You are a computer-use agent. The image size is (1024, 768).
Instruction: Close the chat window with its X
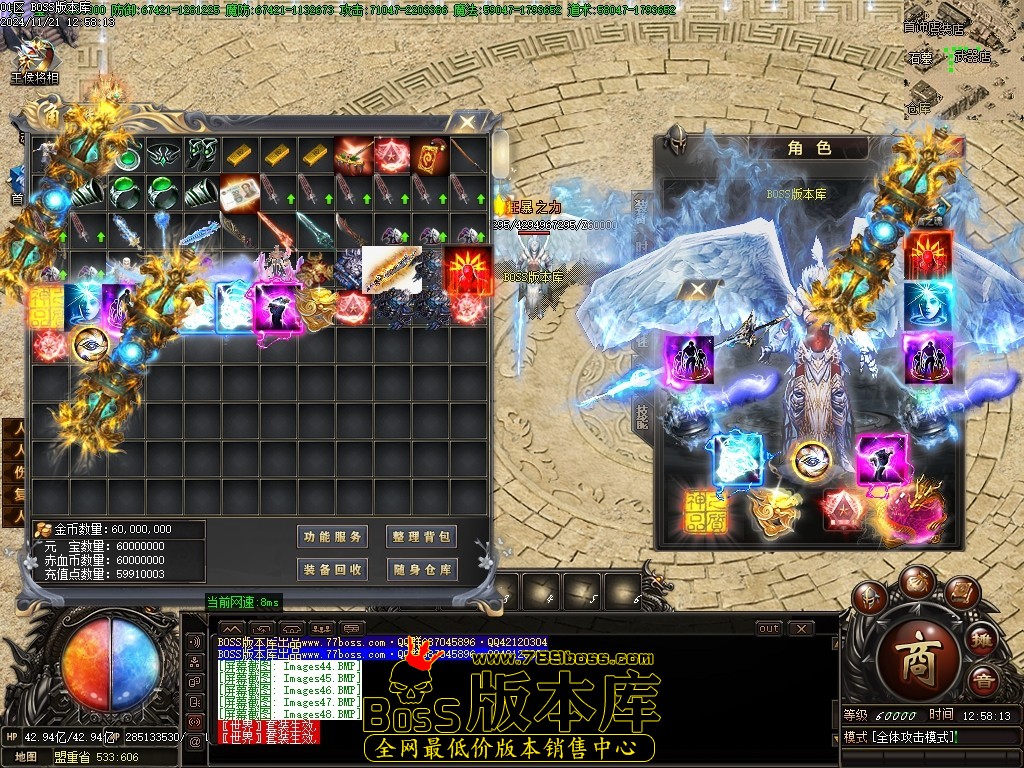coord(800,629)
